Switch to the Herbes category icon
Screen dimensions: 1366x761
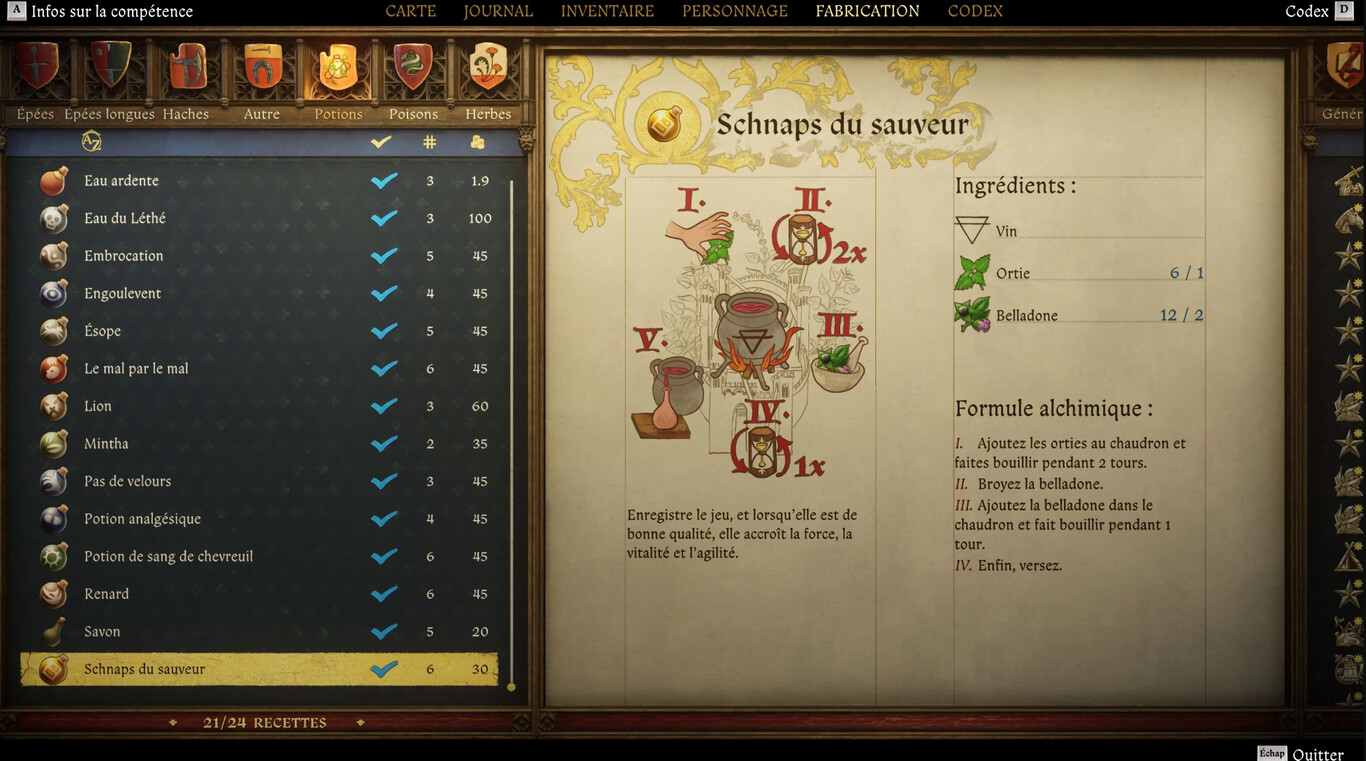pyautogui.click(x=488, y=70)
